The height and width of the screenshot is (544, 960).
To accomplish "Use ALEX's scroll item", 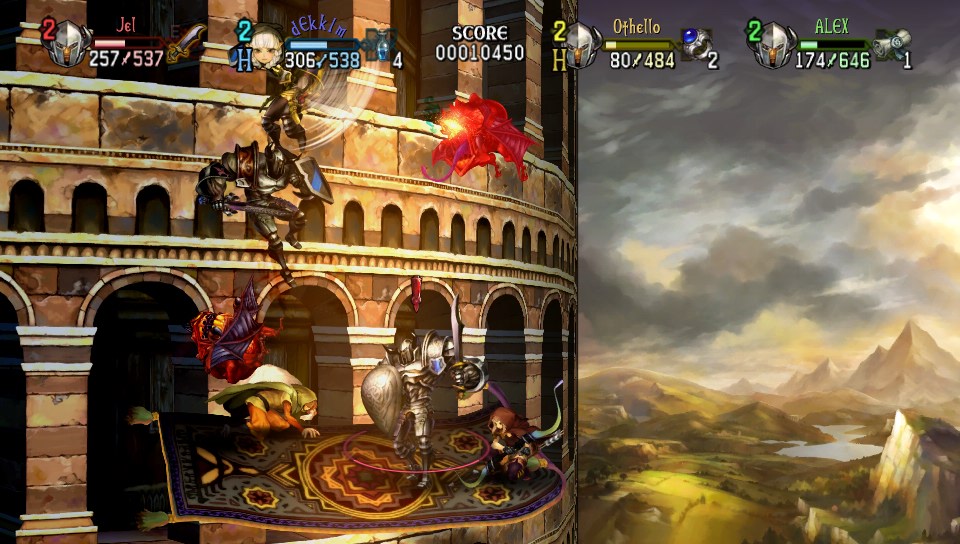I will [890, 44].
